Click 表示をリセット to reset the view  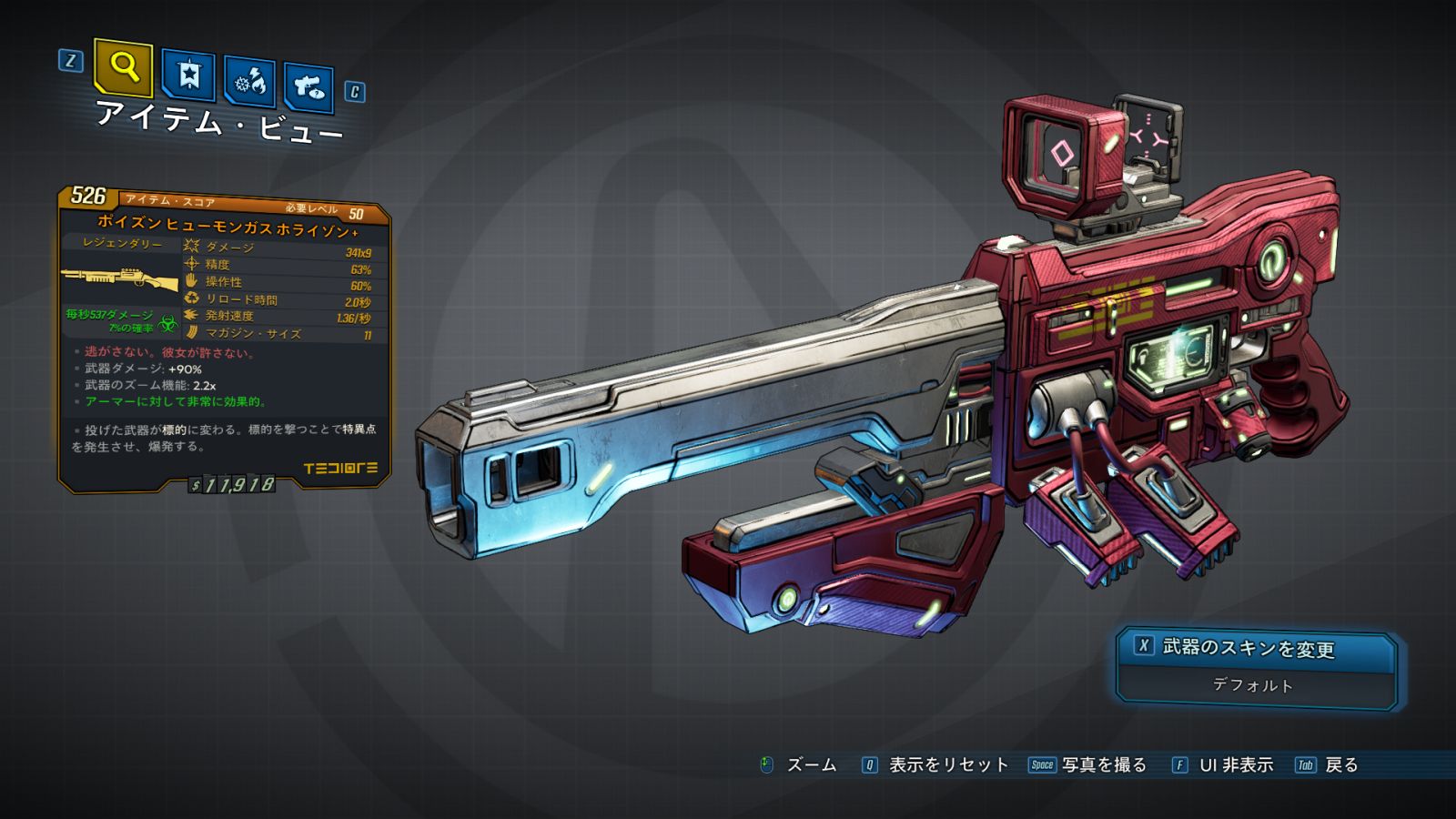click(x=947, y=765)
